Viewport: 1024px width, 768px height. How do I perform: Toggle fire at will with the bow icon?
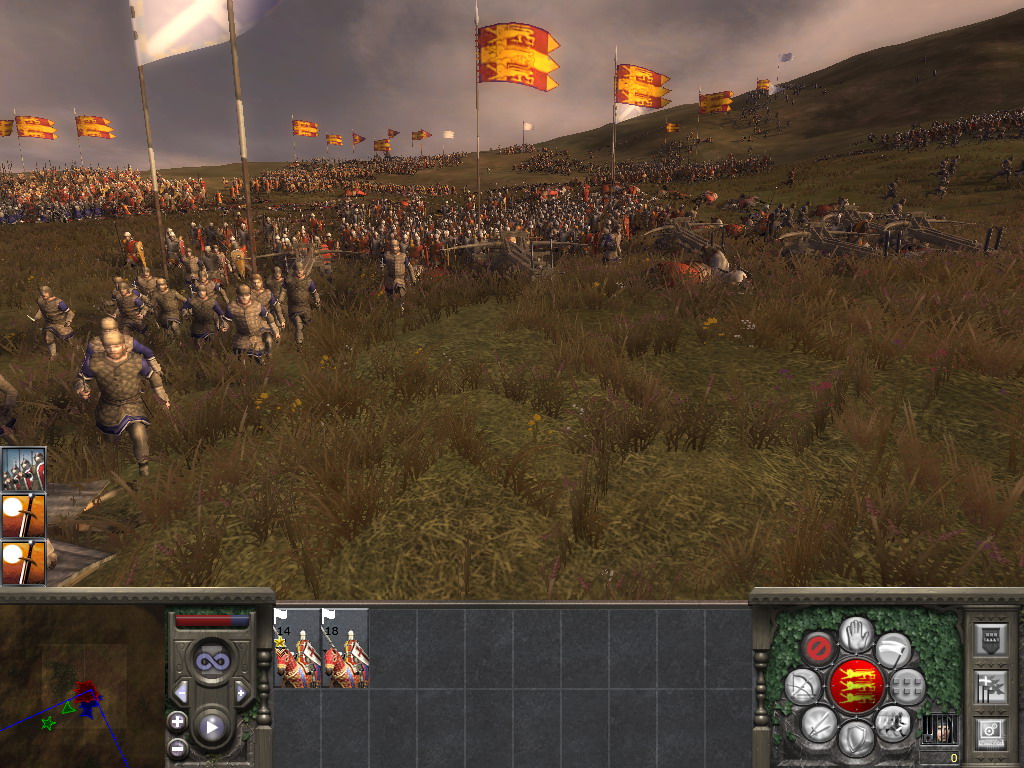pos(803,686)
